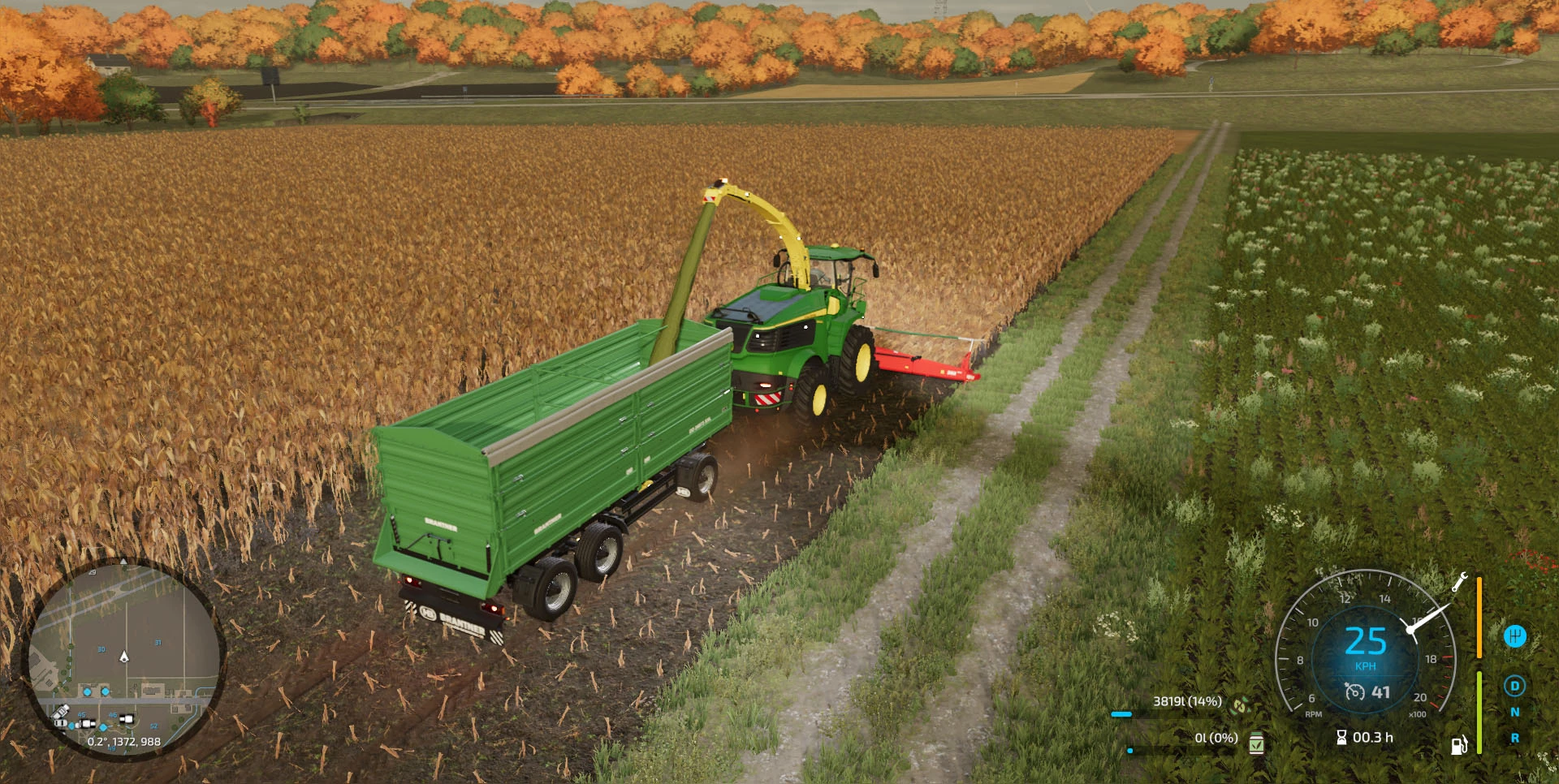
Task: Click the blue trailer fill level bar
Action: (x=1121, y=714)
